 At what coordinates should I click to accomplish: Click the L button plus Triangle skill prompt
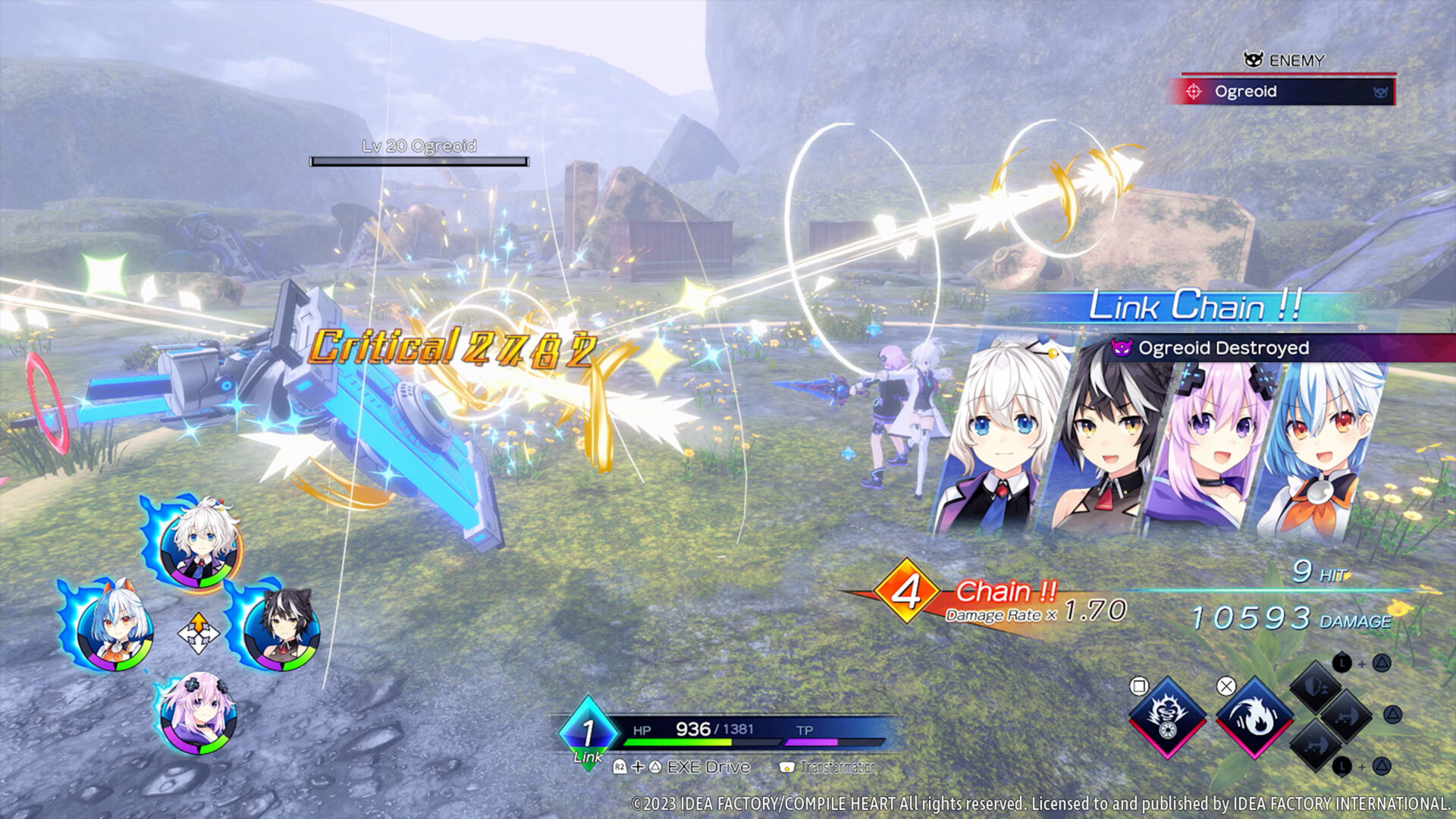(x=1362, y=664)
